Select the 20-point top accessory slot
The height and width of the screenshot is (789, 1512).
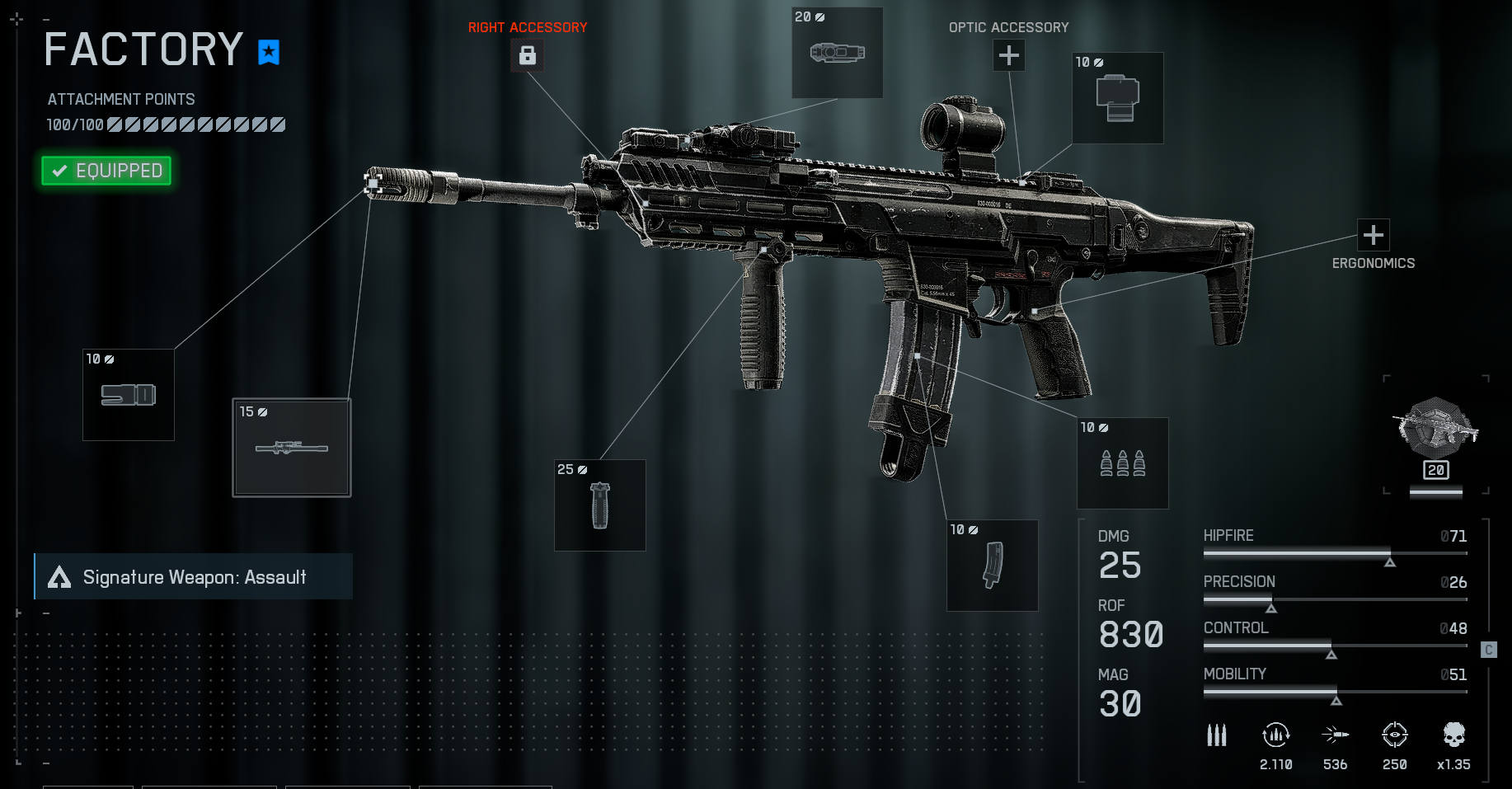coord(837,53)
